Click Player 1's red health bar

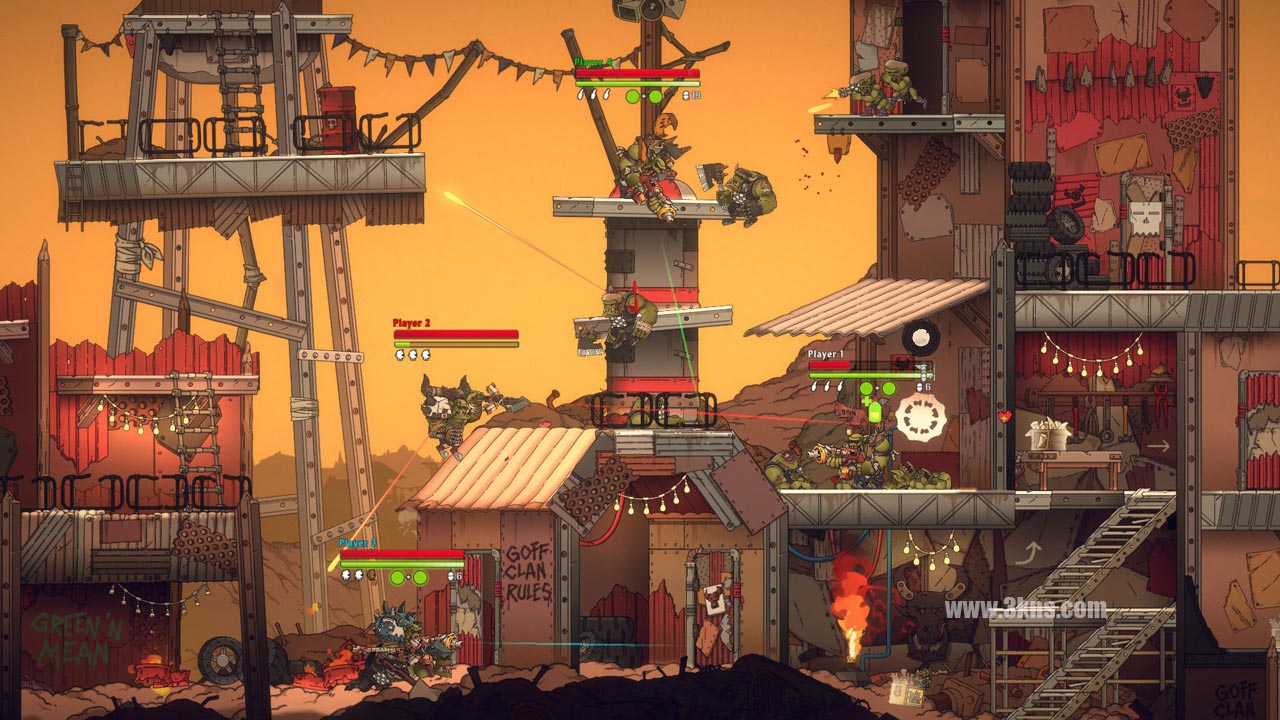[x=830, y=364]
